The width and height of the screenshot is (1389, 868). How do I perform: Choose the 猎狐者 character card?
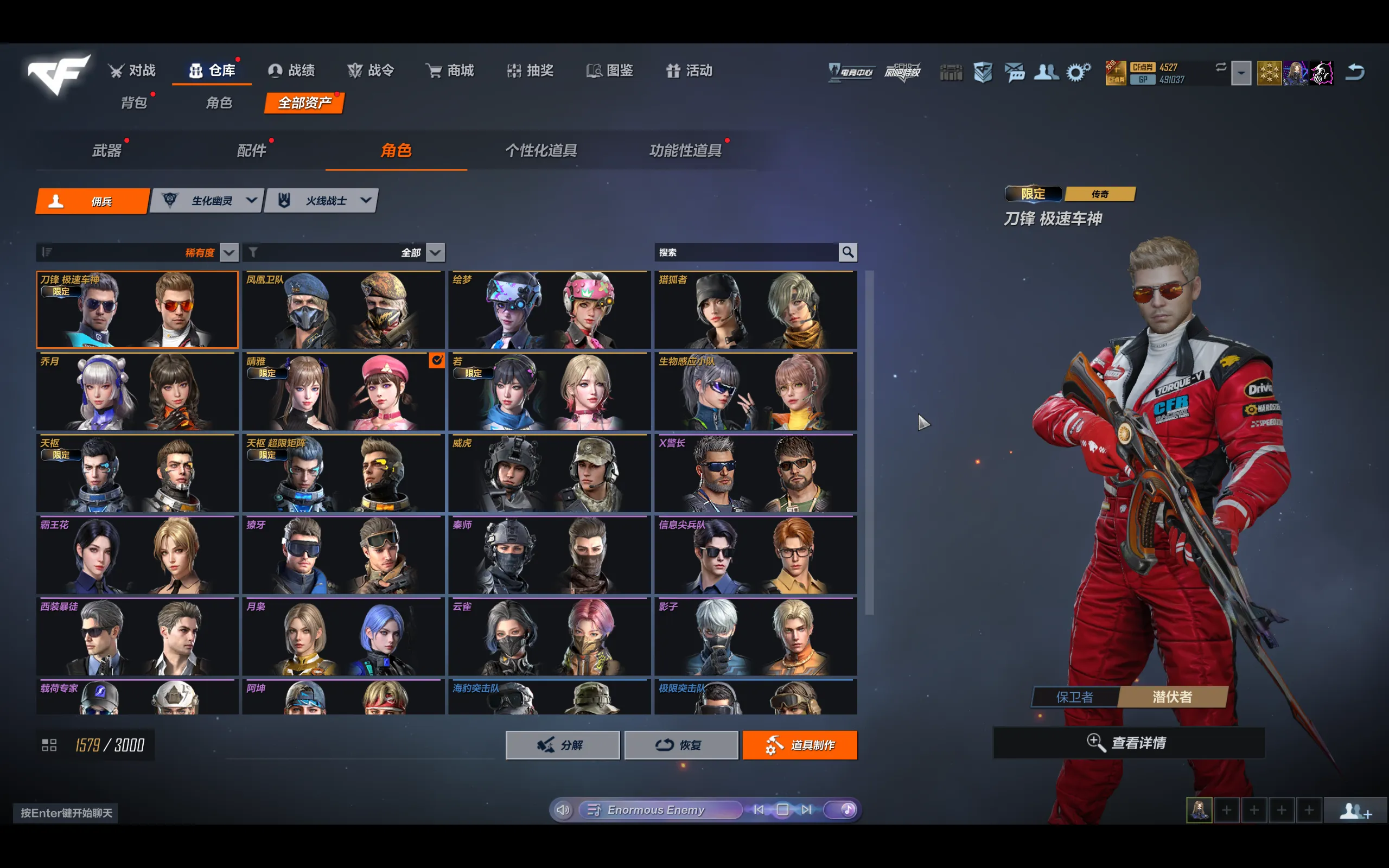pos(755,310)
